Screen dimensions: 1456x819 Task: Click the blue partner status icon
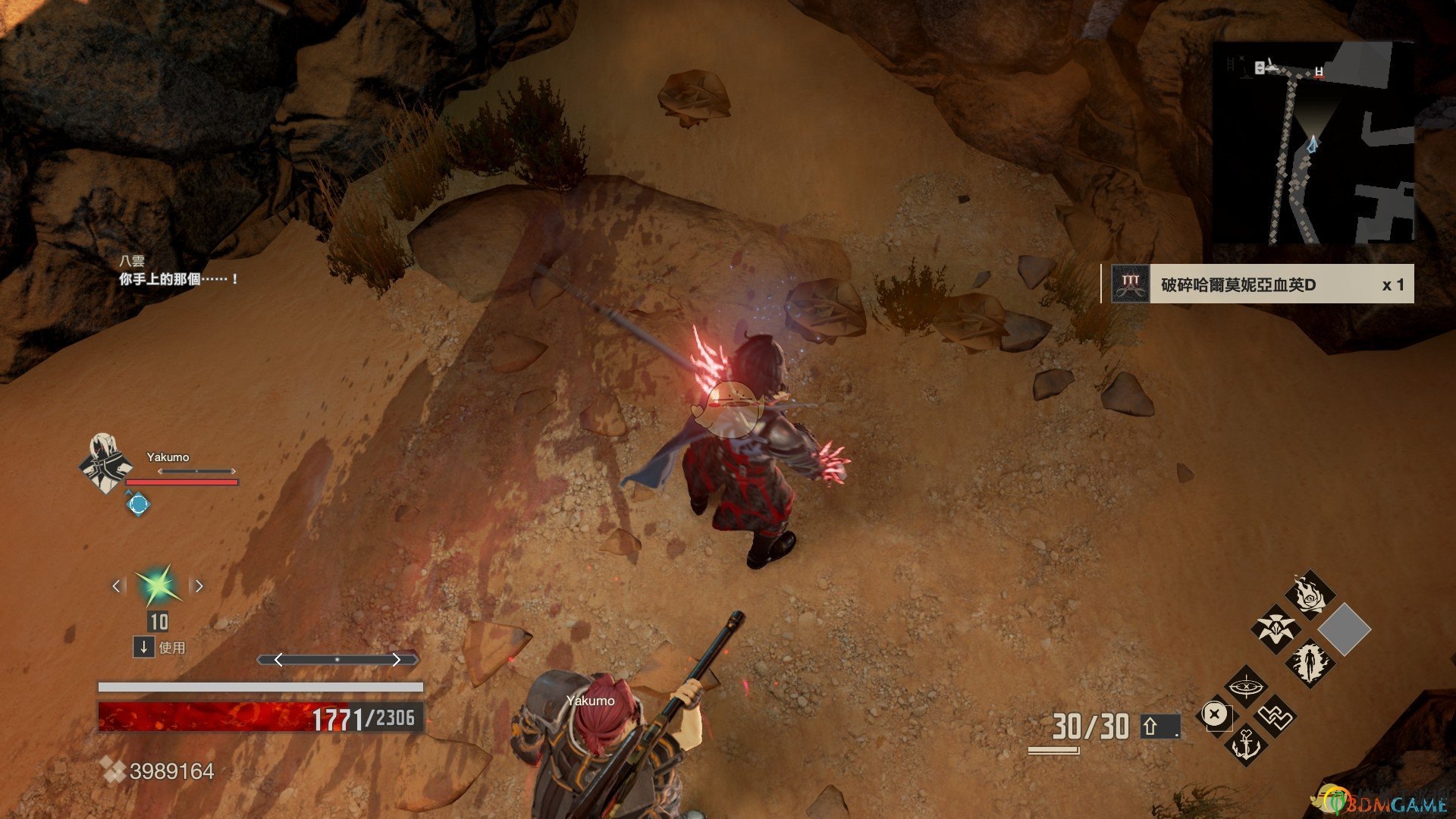(137, 503)
